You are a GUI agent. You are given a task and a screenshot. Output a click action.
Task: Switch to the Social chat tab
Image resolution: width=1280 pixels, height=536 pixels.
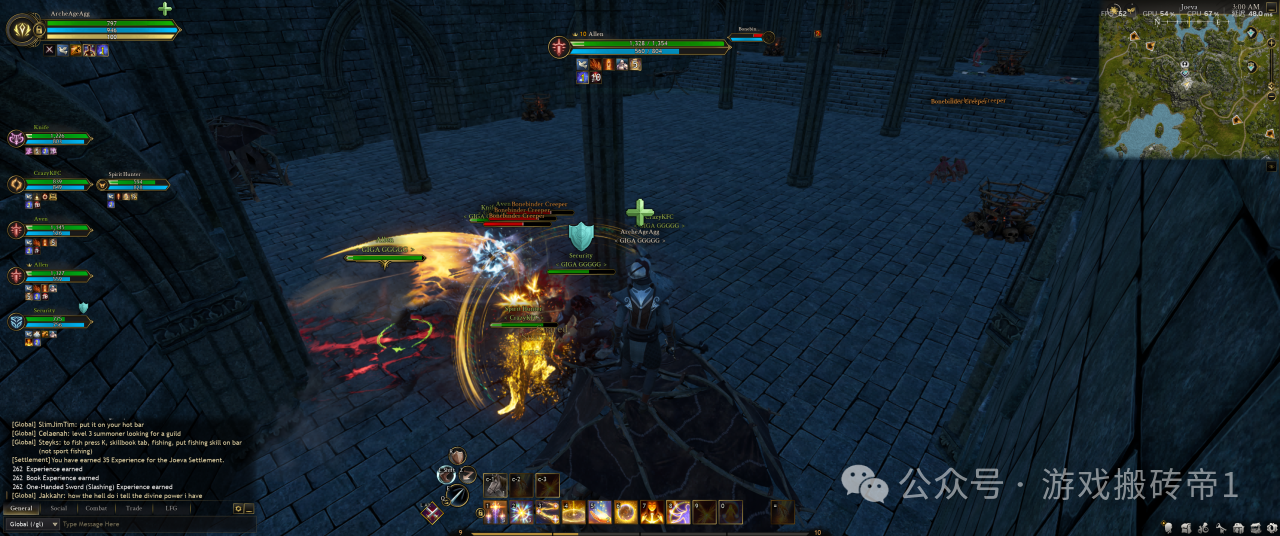click(59, 508)
